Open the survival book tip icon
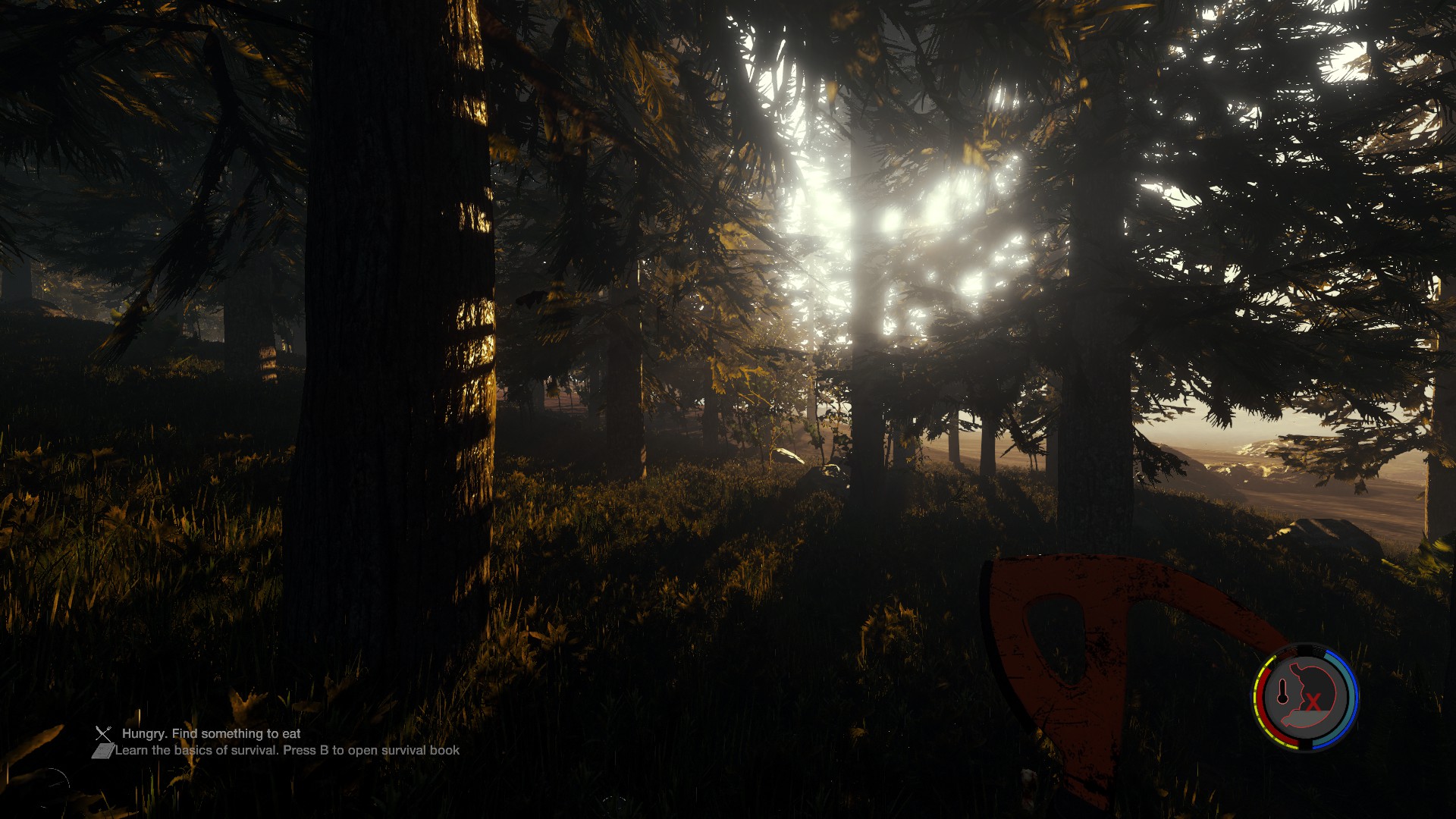Image resolution: width=1456 pixels, height=819 pixels. pyautogui.click(x=102, y=751)
